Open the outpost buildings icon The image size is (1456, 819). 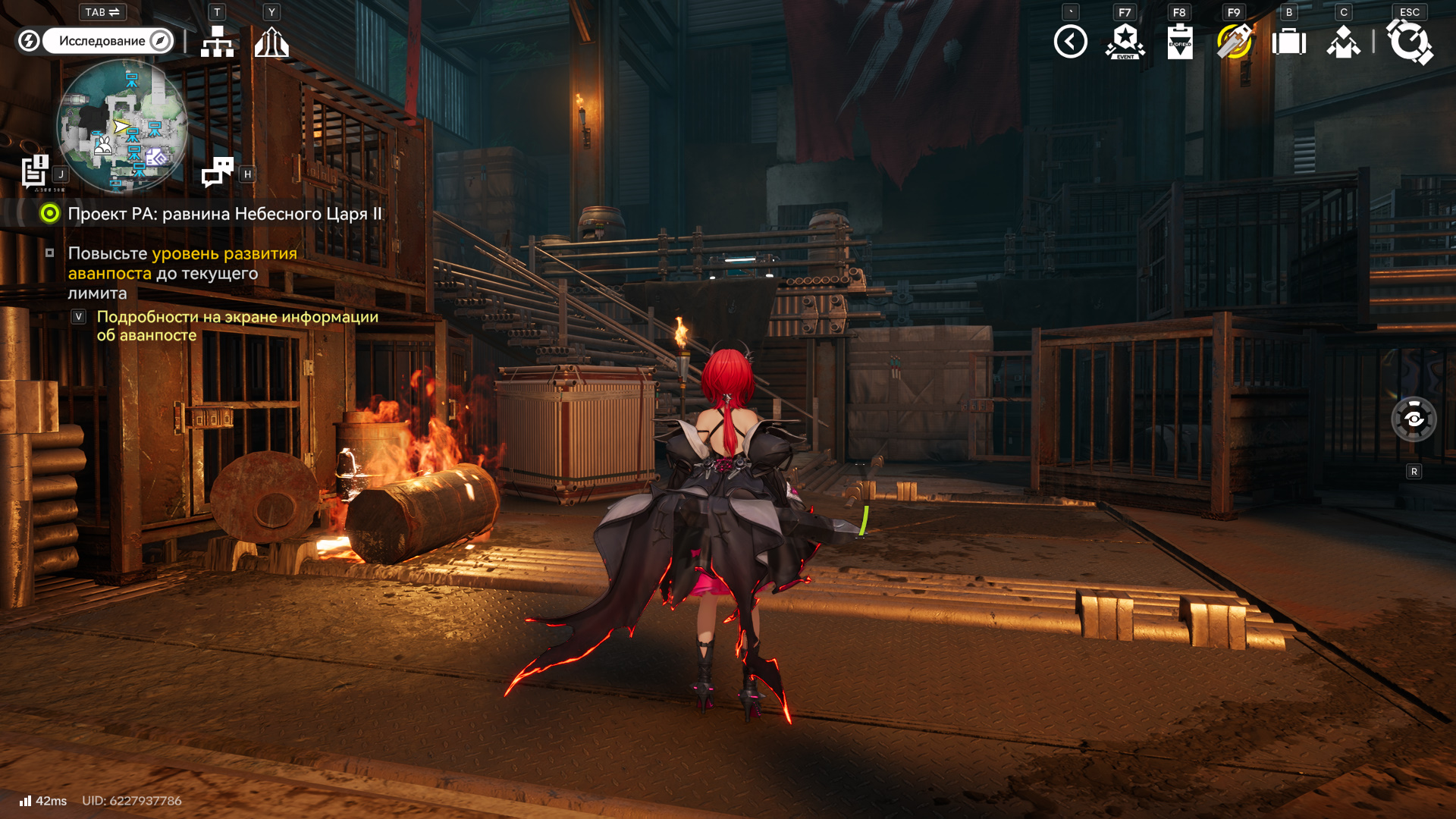point(271,42)
